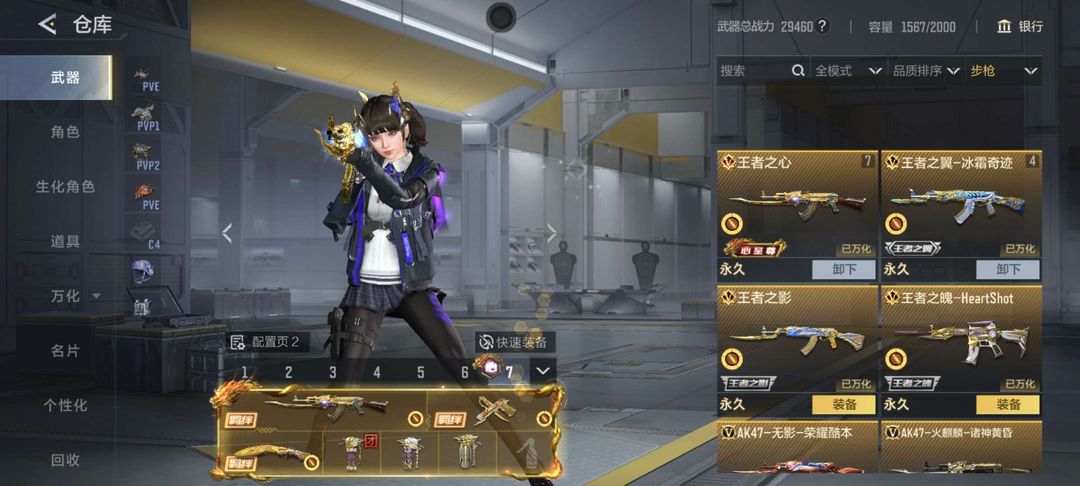Show the 名片 tab
The image size is (1080, 486).
(65, 351)
